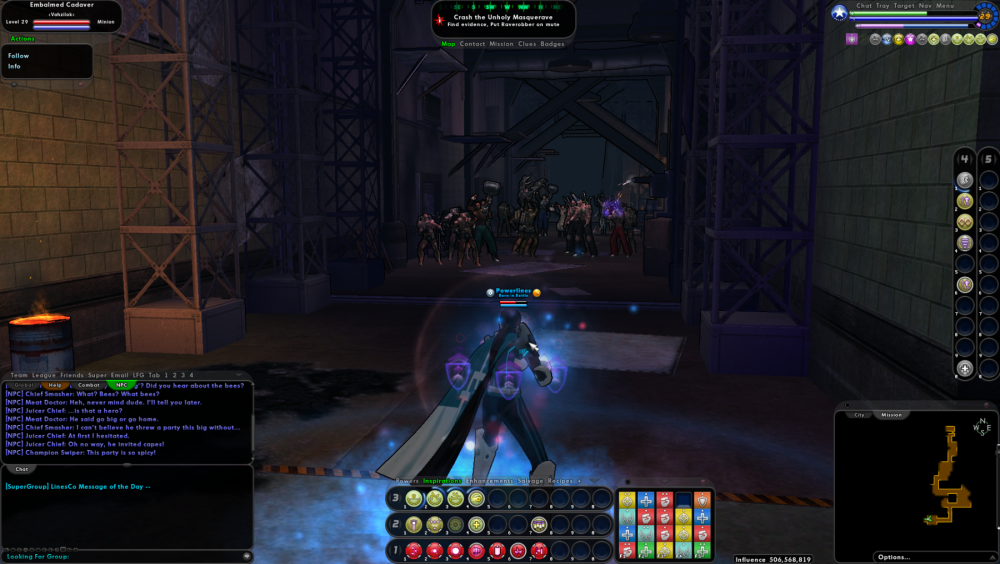Image resolution: width=1000 pixels, height=564 pixels.
Task: Open the Recipes tab
Action: [x=561, y=481]
